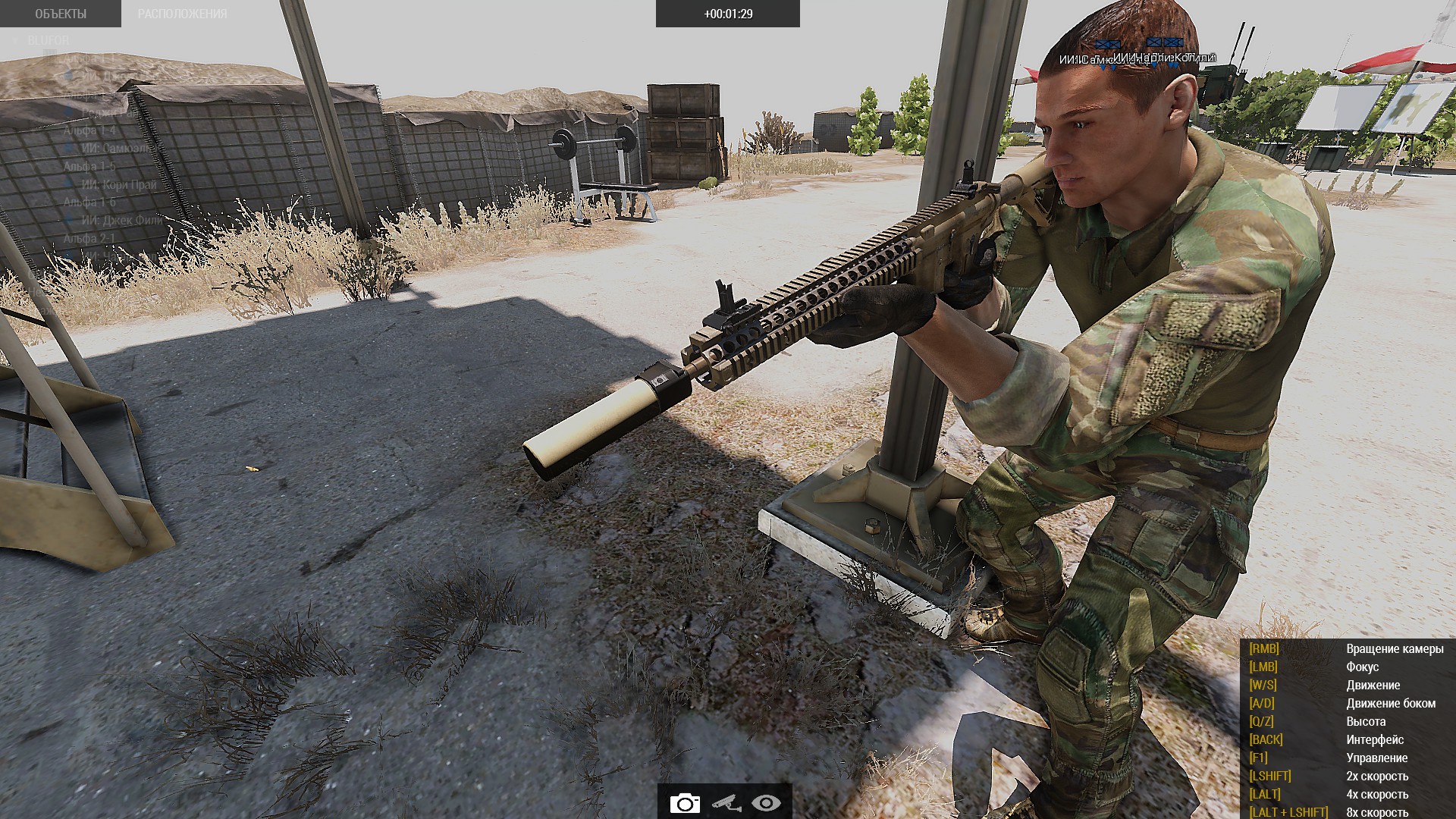Screen dimensions: 1456x819
Task: Spectate unit ИИ: Кори Прай
Action: click(119, 184)
